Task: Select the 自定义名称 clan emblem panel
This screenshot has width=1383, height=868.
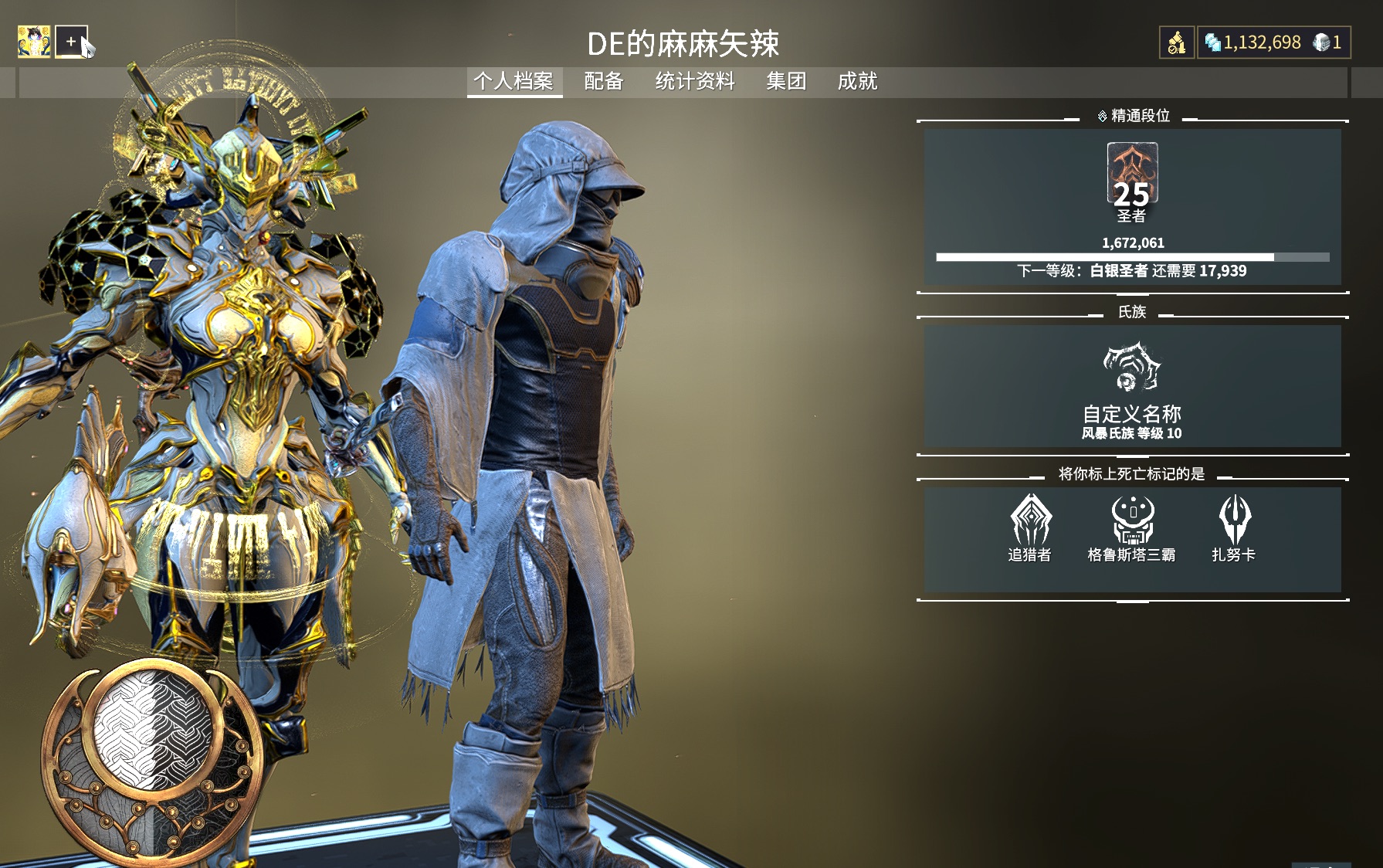Action: (1132, 386)
